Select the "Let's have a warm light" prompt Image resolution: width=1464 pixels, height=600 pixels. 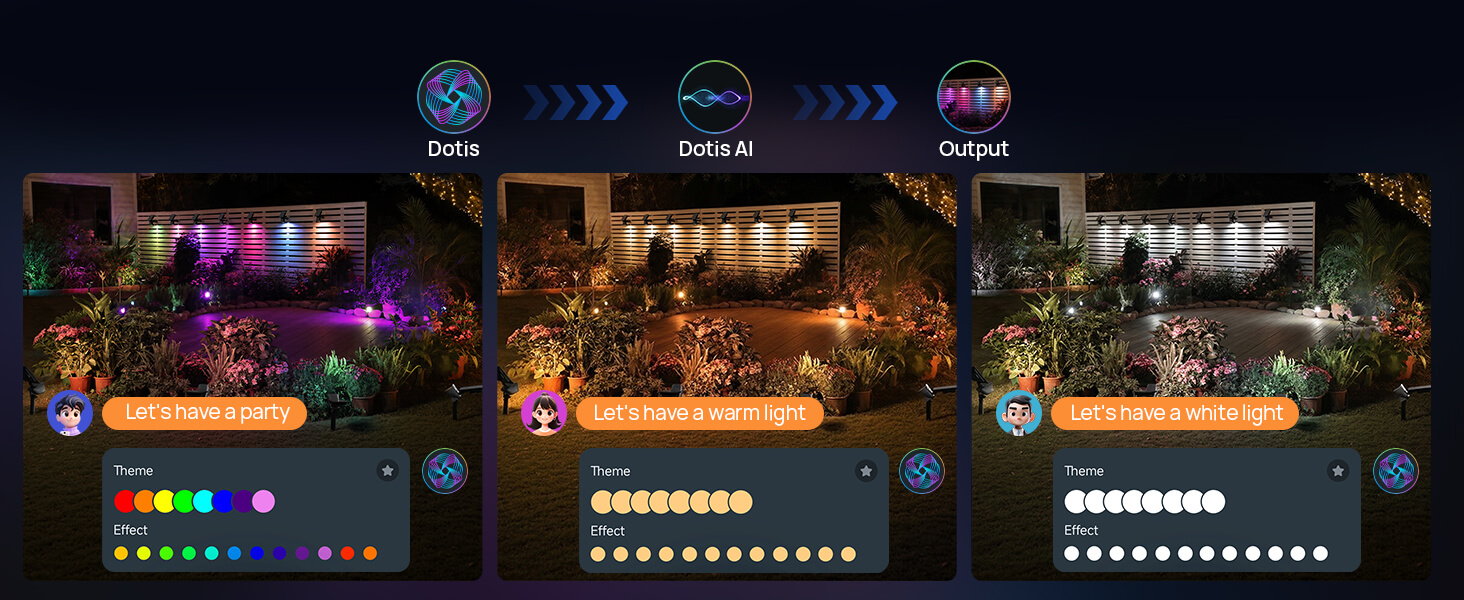699,414
